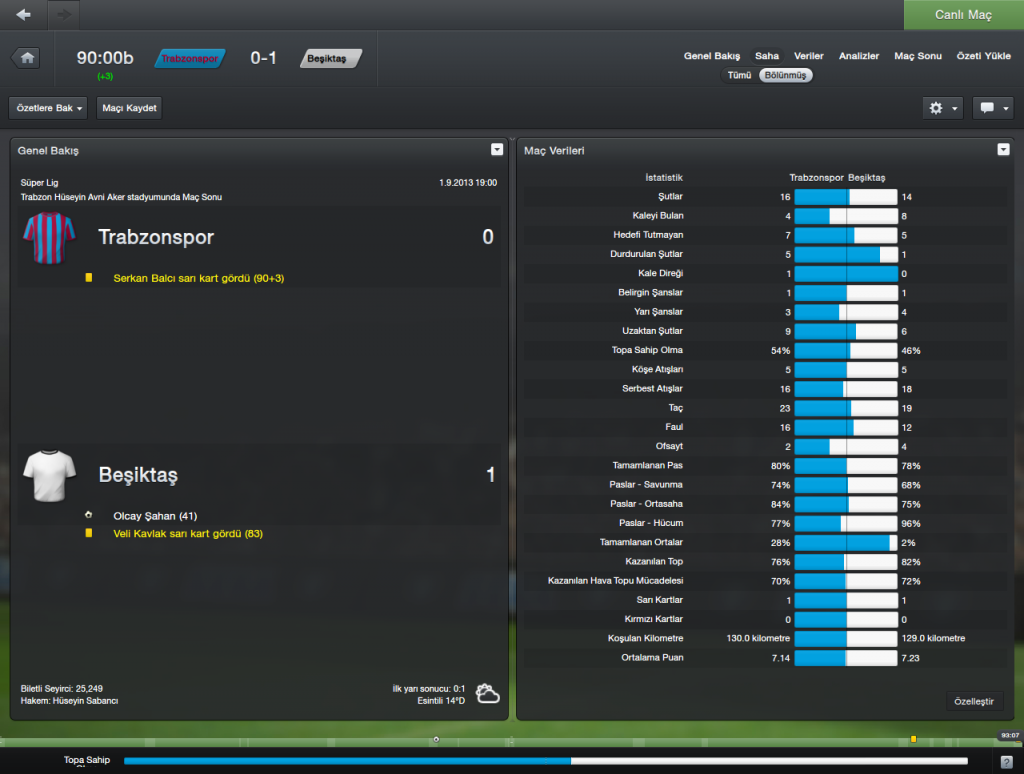Open the Beşiktaş team badge
The width and height of the screenshot is (1024, 774).
point(329,59)
